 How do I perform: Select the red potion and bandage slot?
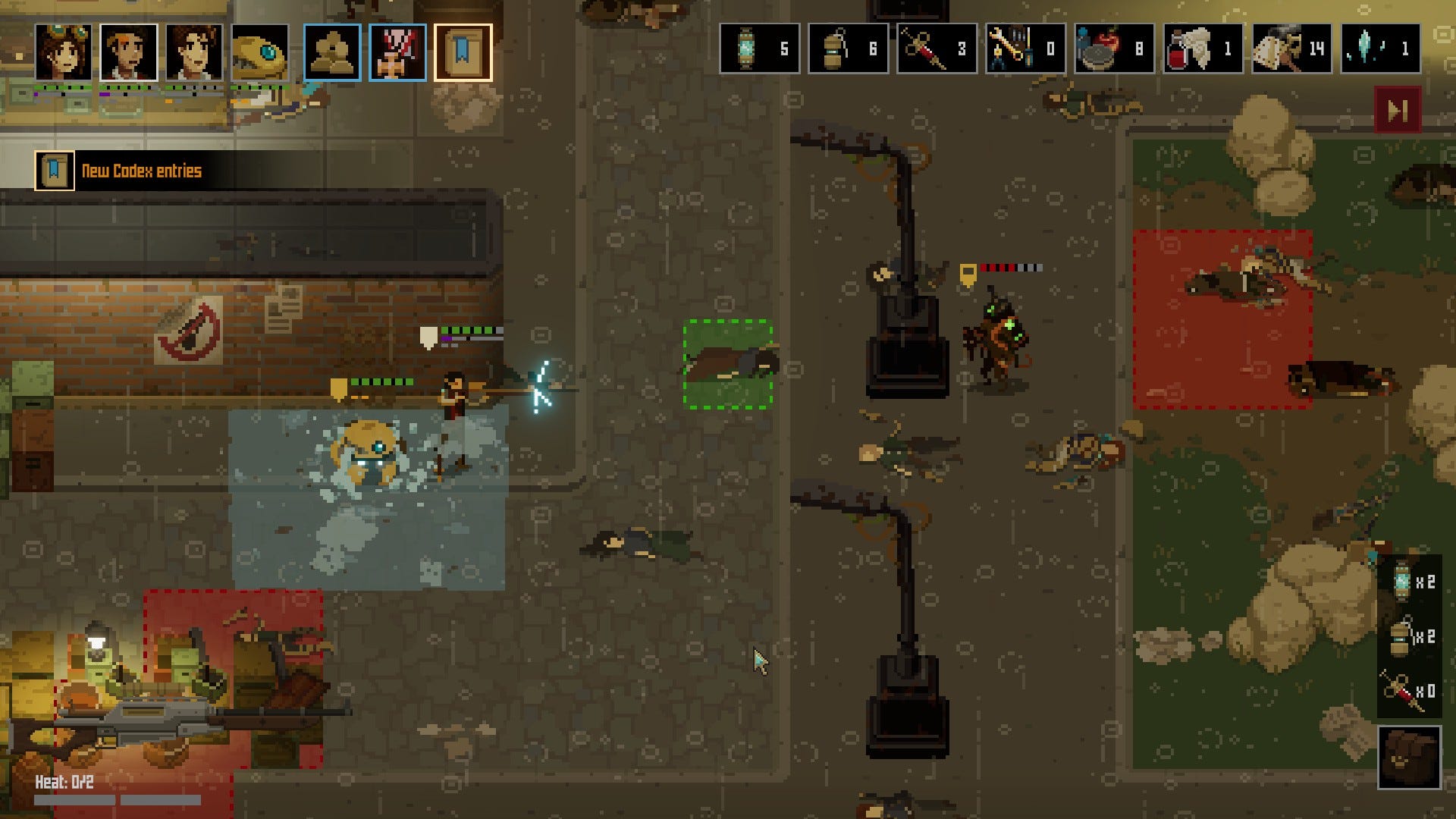(x=1203, y=49)
